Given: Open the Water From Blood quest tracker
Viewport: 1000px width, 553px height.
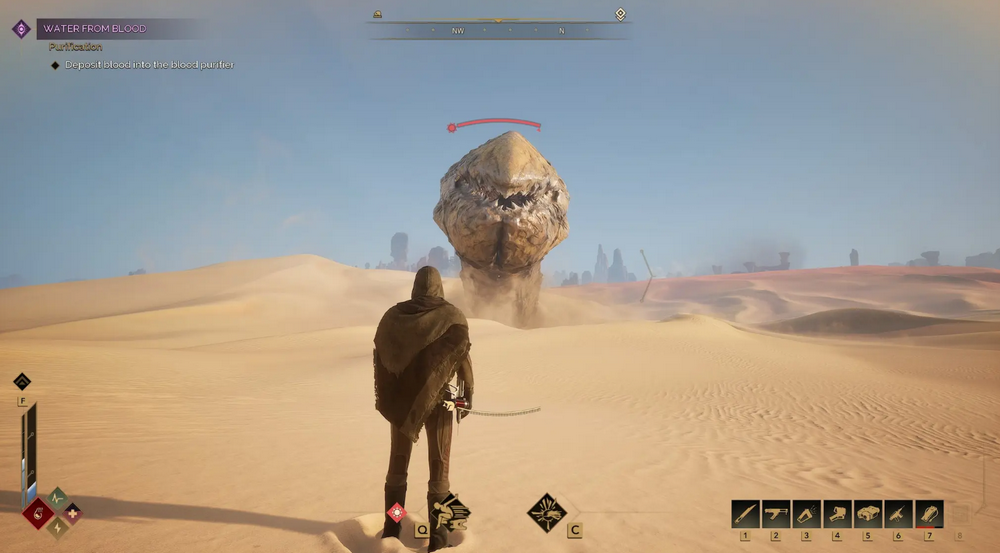Looking at the screenshot, I should [95, 29].
